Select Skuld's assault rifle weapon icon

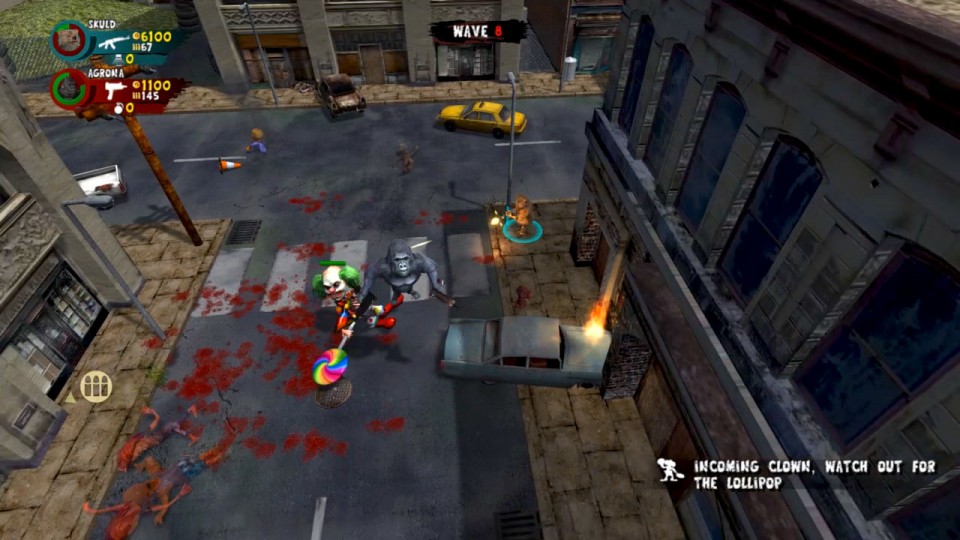pos(113,42)
